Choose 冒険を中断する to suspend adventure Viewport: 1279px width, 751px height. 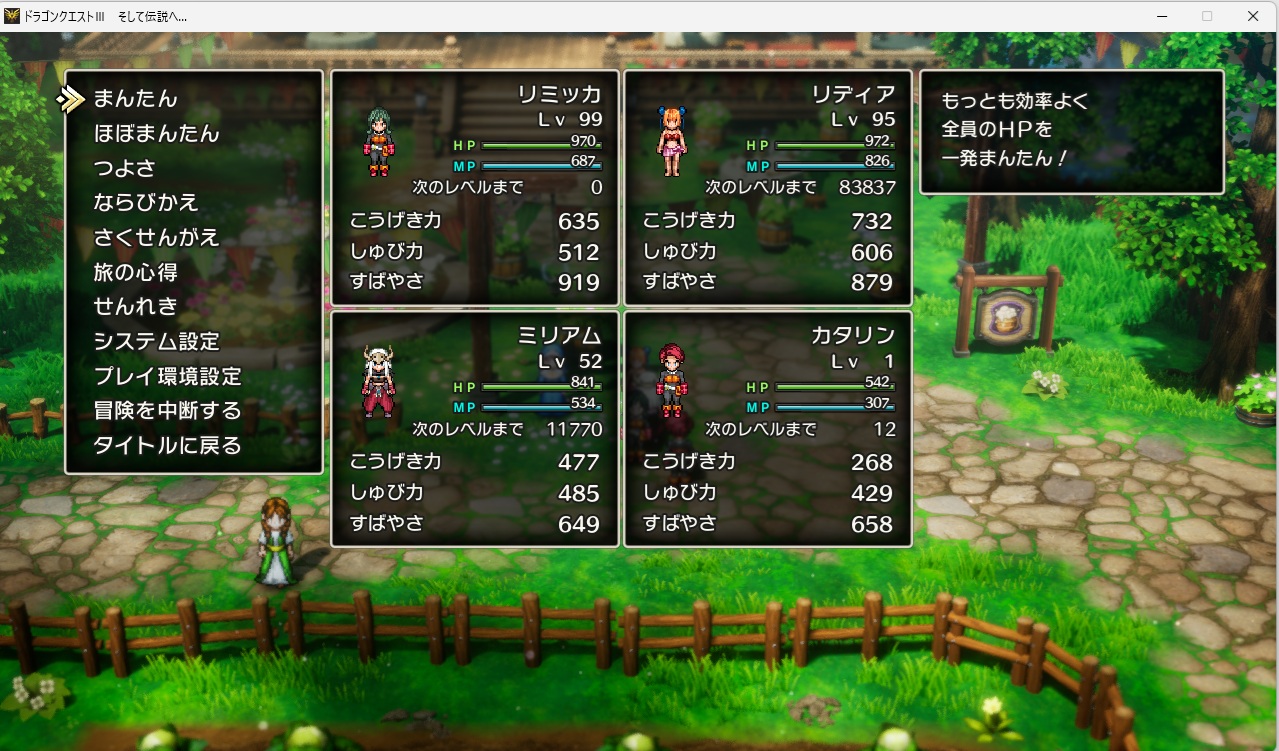point(167,411)
